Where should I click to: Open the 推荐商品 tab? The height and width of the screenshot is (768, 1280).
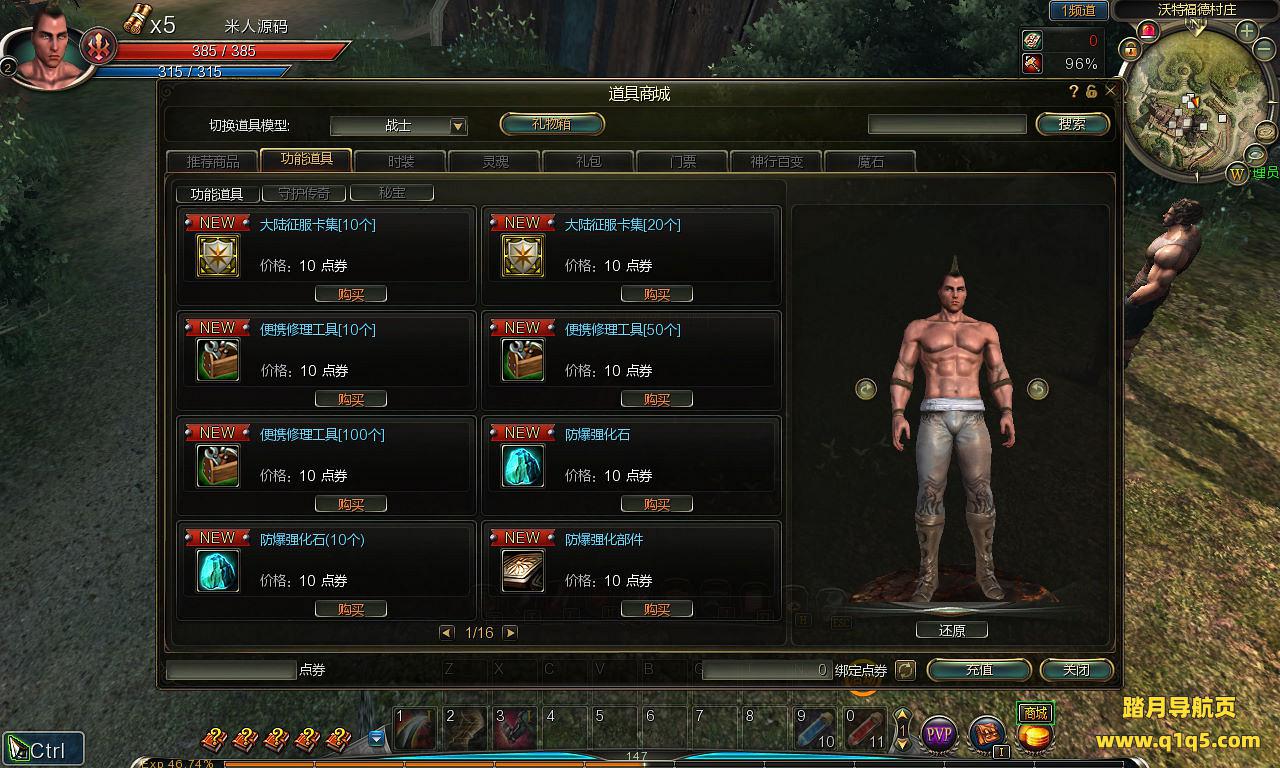[x=213, y=161]
